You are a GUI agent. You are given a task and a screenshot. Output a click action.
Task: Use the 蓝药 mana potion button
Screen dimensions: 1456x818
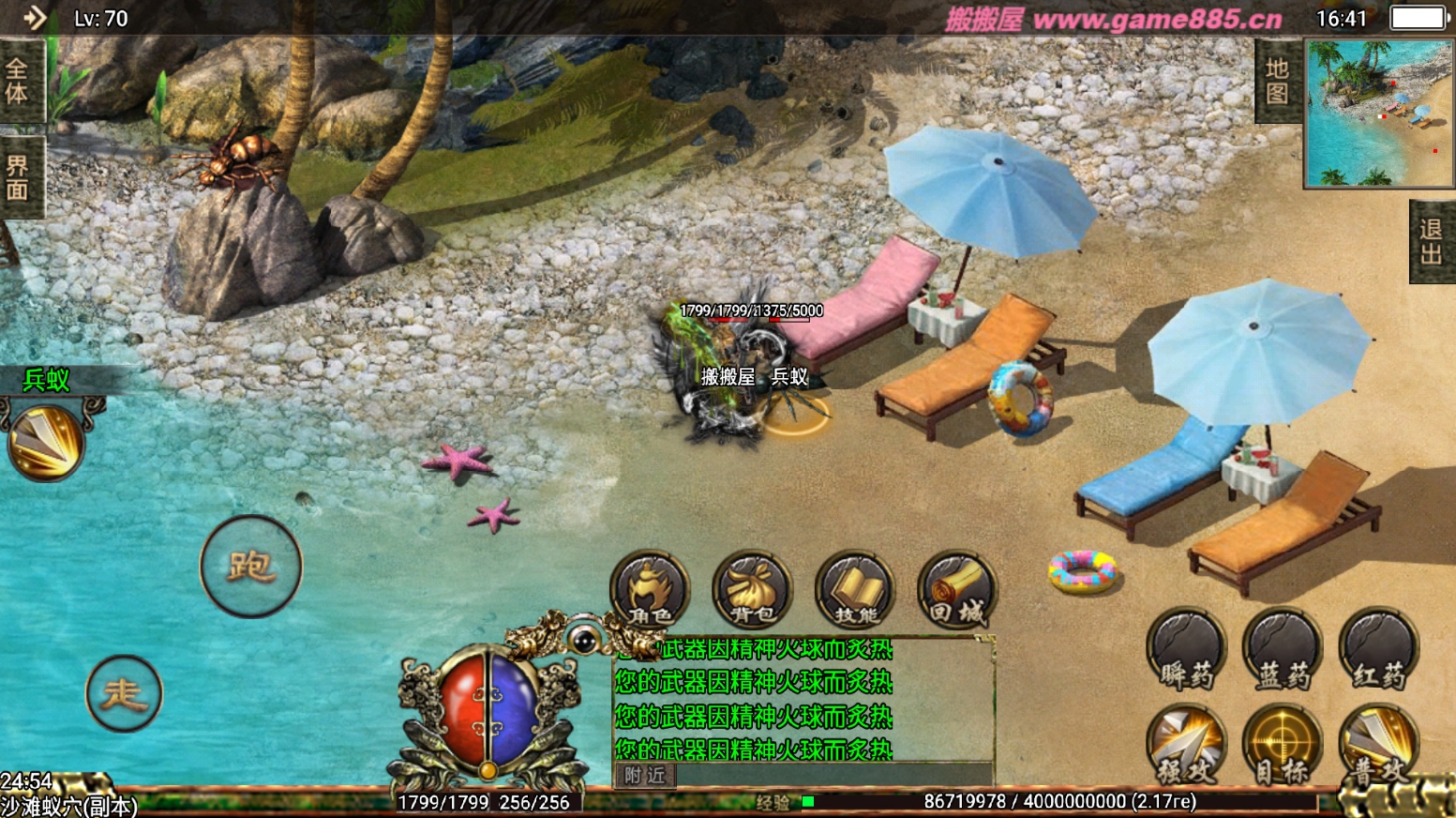click(x=1283, y=649)
